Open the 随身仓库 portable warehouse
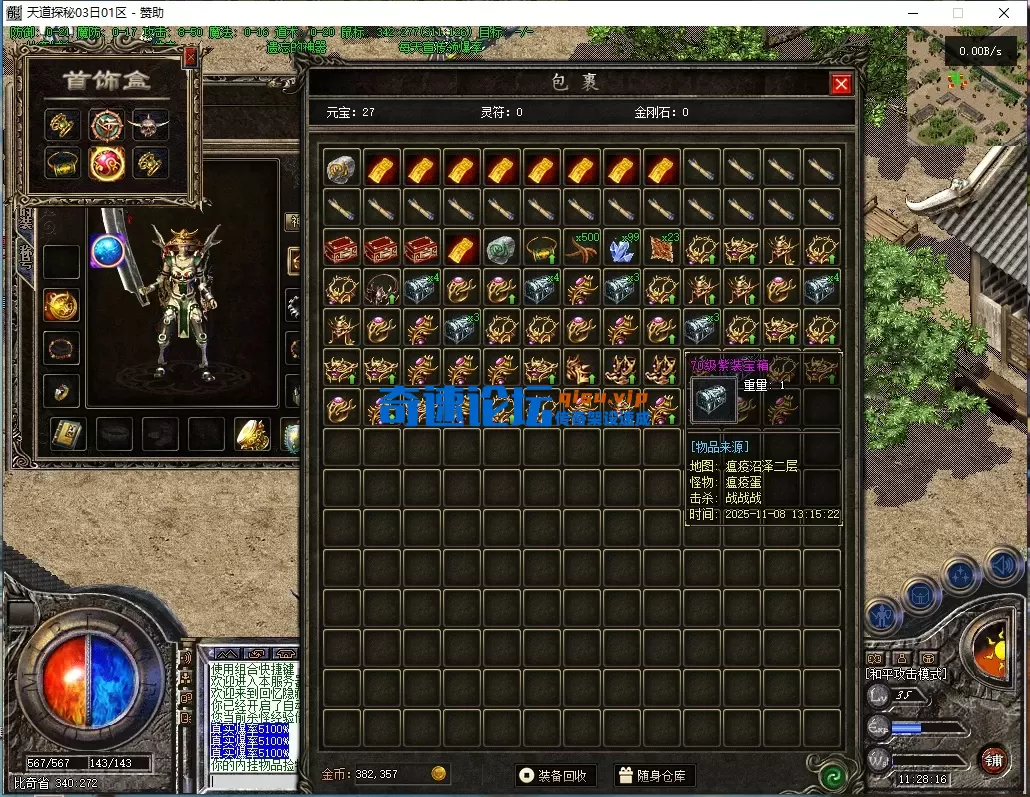Viewport: 1030px width, 797px height. (x=654, y=775)
